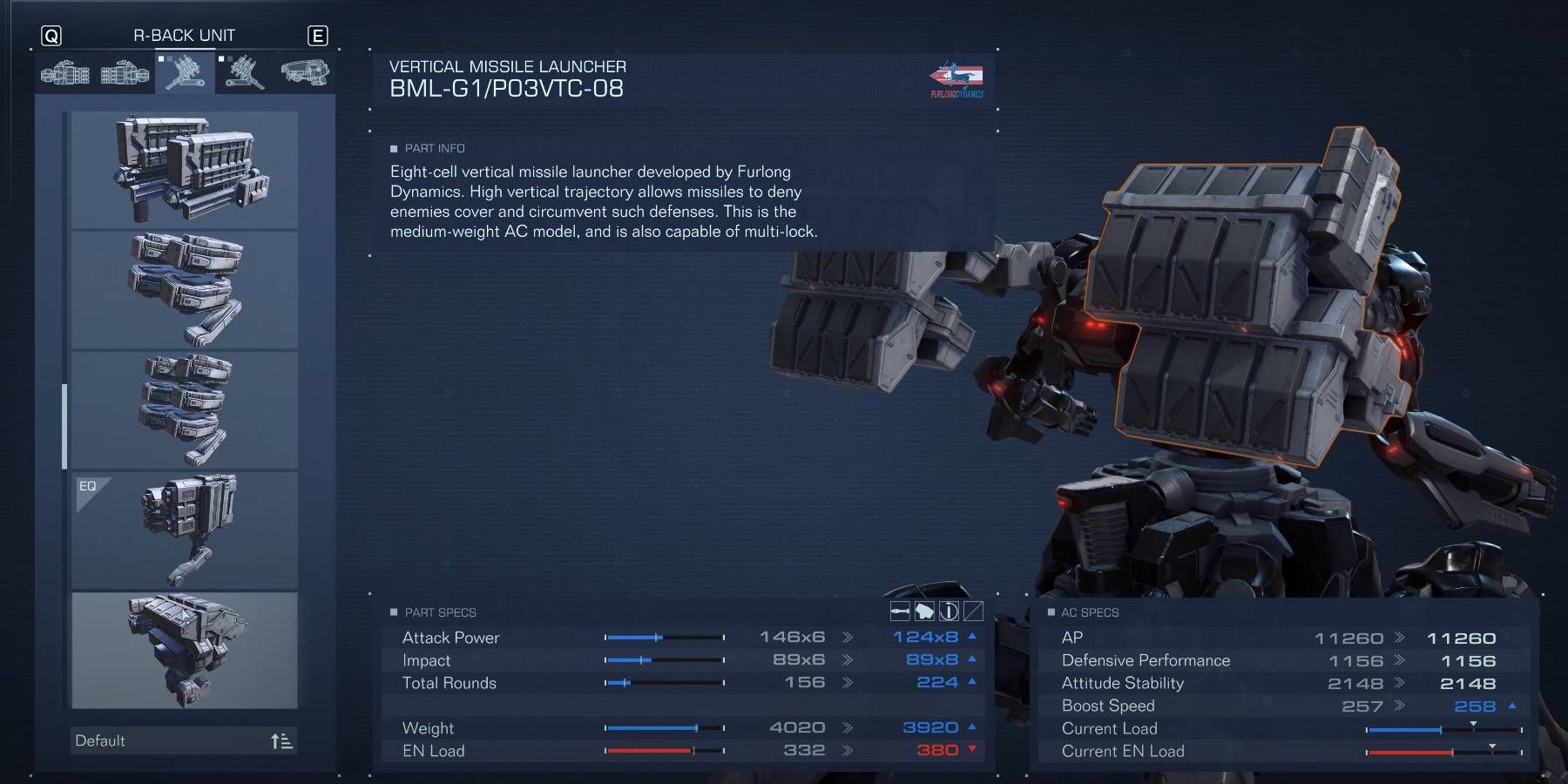This screenshot has height=784, width=1568.
Task: Toggle the reload rotation spec icon
Action: tap(950, 612)
